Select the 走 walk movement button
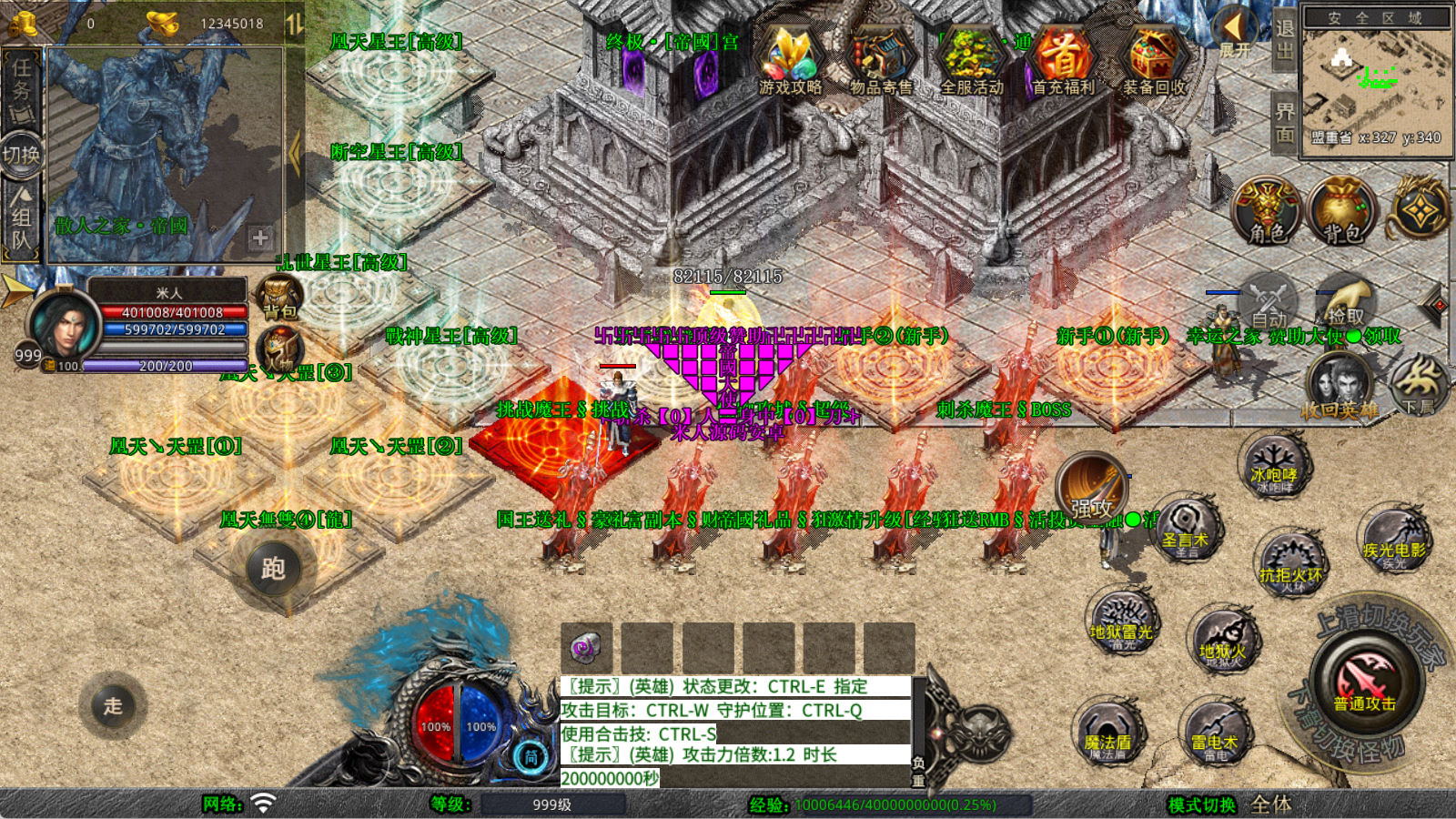Viewport: 1456px width, 819px height. pyautogui.click(x=113, y=705)
